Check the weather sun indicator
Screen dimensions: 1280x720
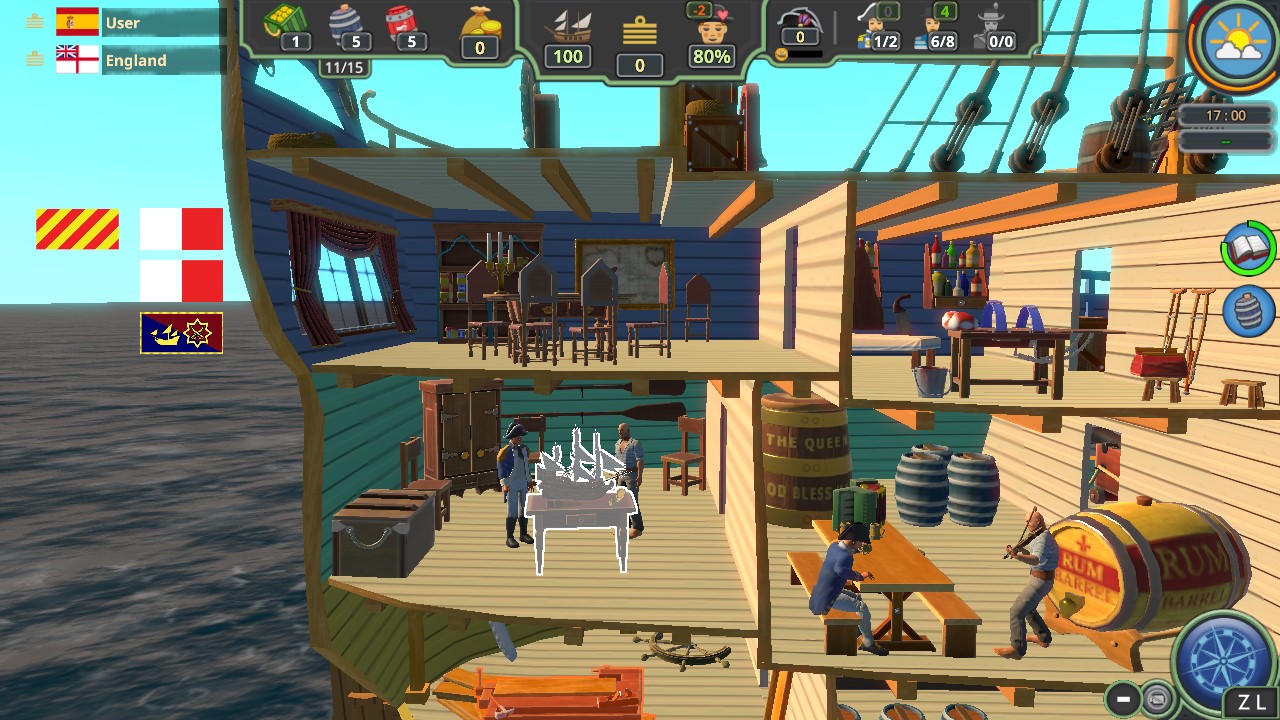1233,42
